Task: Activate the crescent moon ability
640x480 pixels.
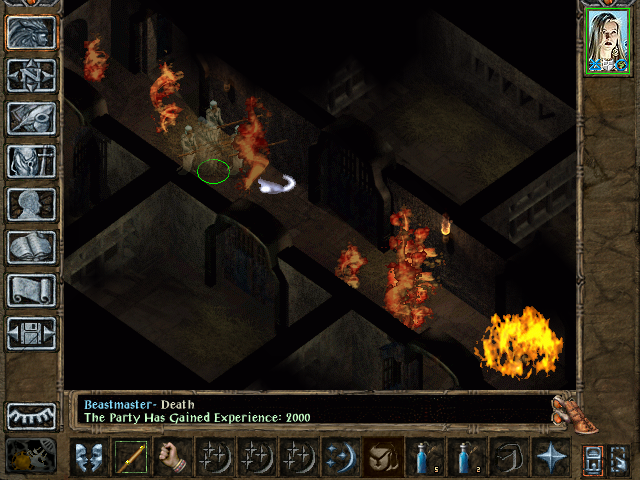Action: click(340, 457)
